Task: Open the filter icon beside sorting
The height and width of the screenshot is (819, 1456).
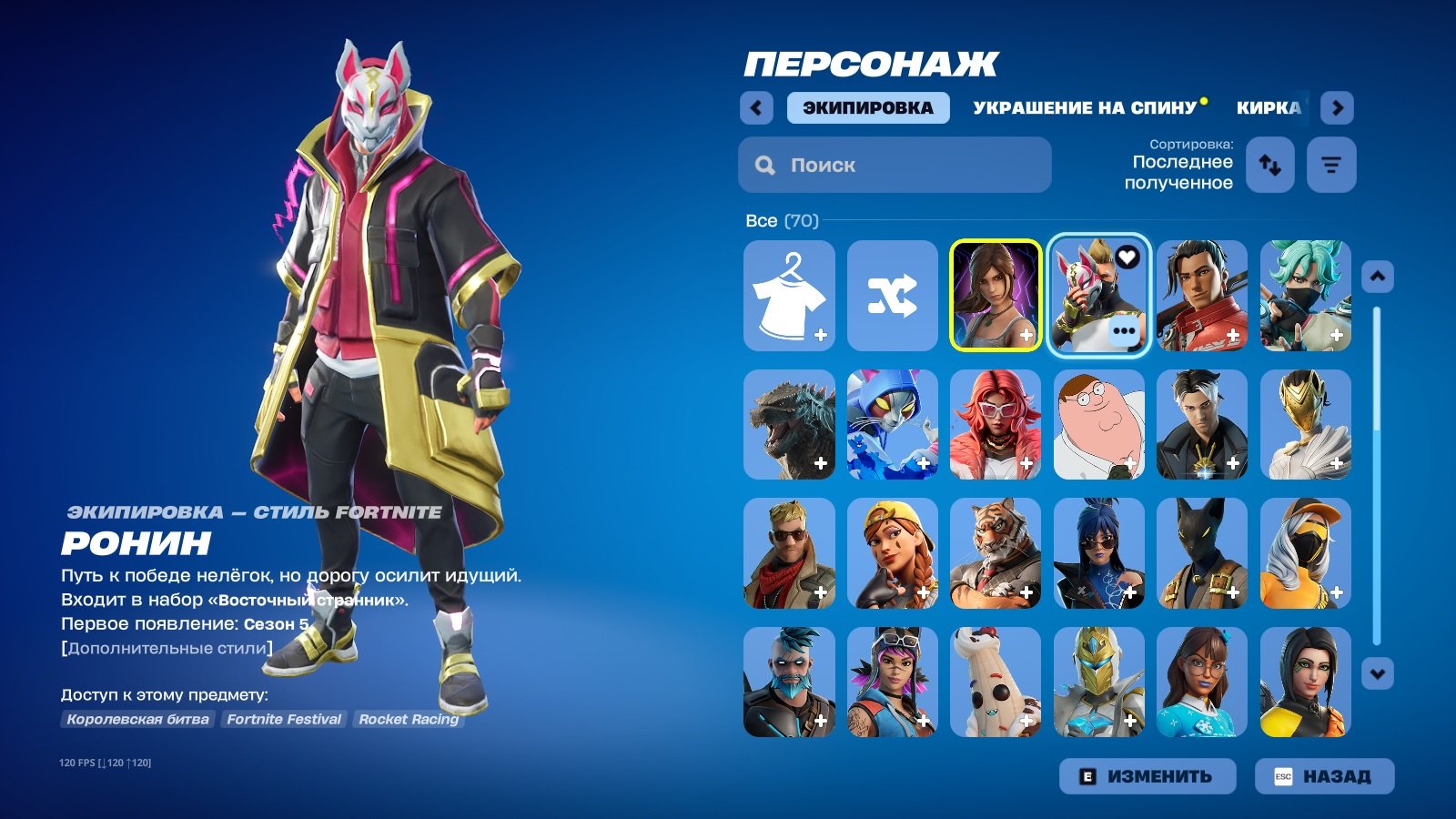Action: pos(1331,165)
